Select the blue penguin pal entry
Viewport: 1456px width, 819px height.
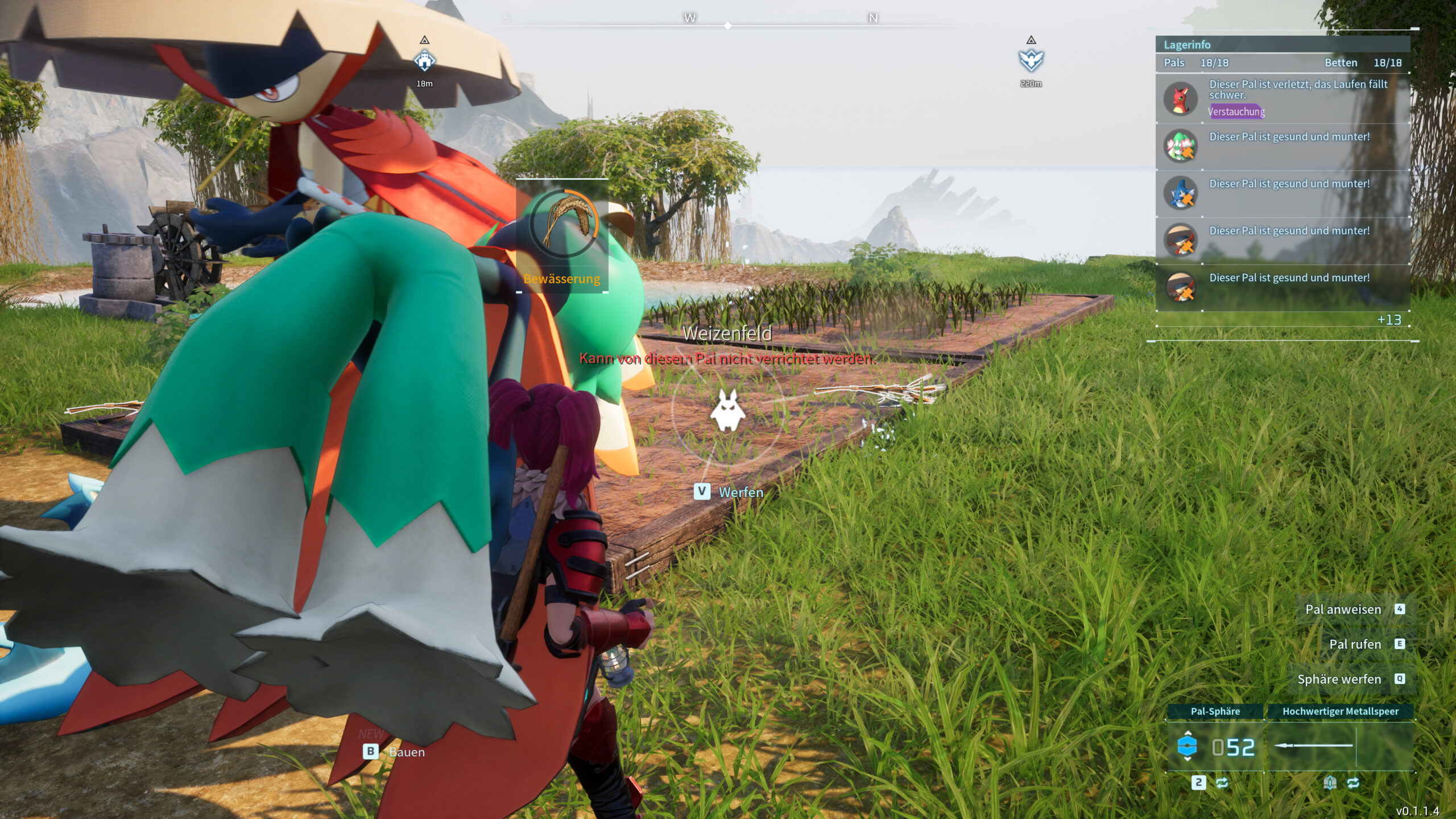click(1283, 193)
